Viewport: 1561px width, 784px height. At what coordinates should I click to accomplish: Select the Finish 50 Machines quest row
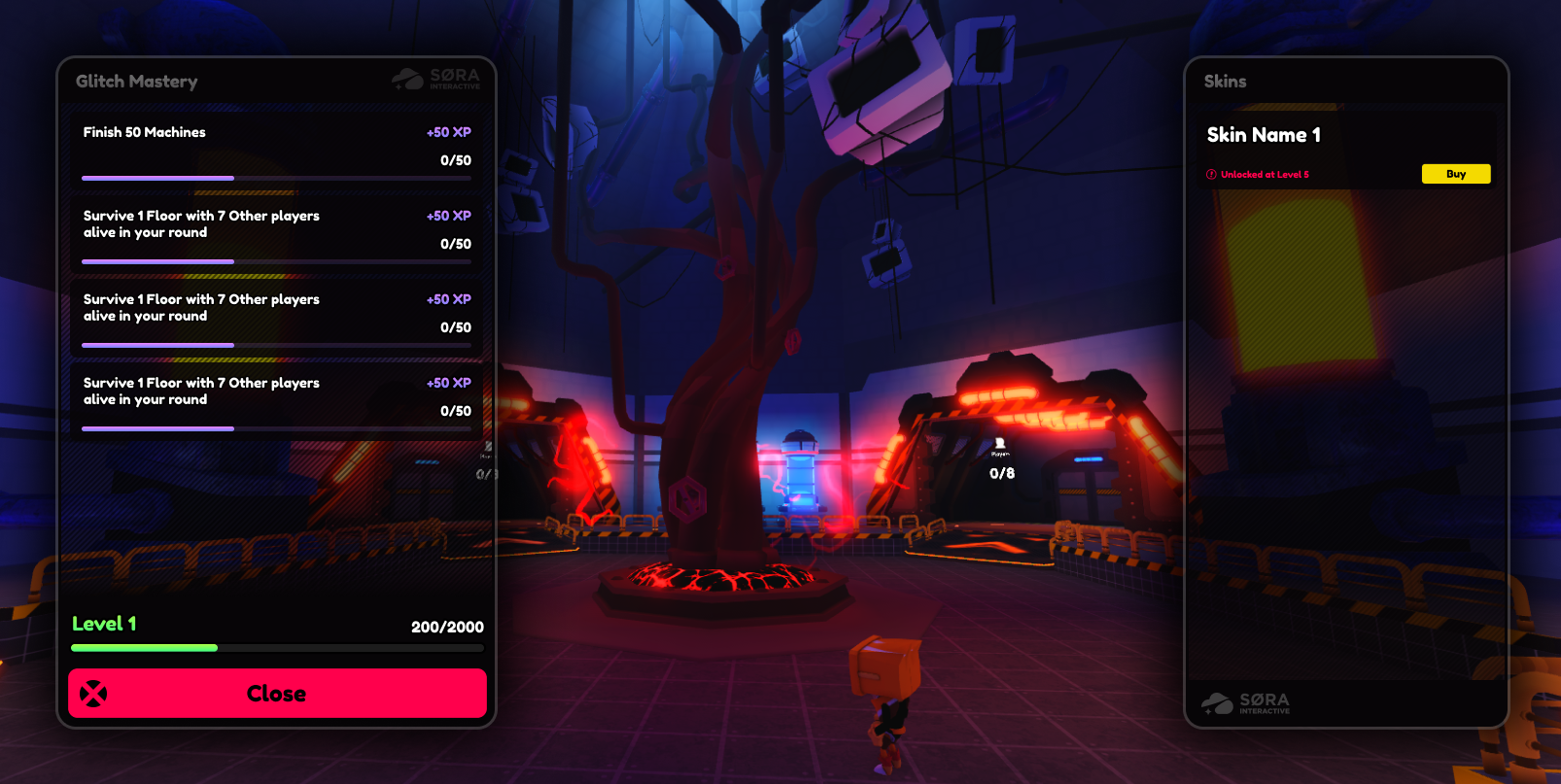[x=276, y=149]
